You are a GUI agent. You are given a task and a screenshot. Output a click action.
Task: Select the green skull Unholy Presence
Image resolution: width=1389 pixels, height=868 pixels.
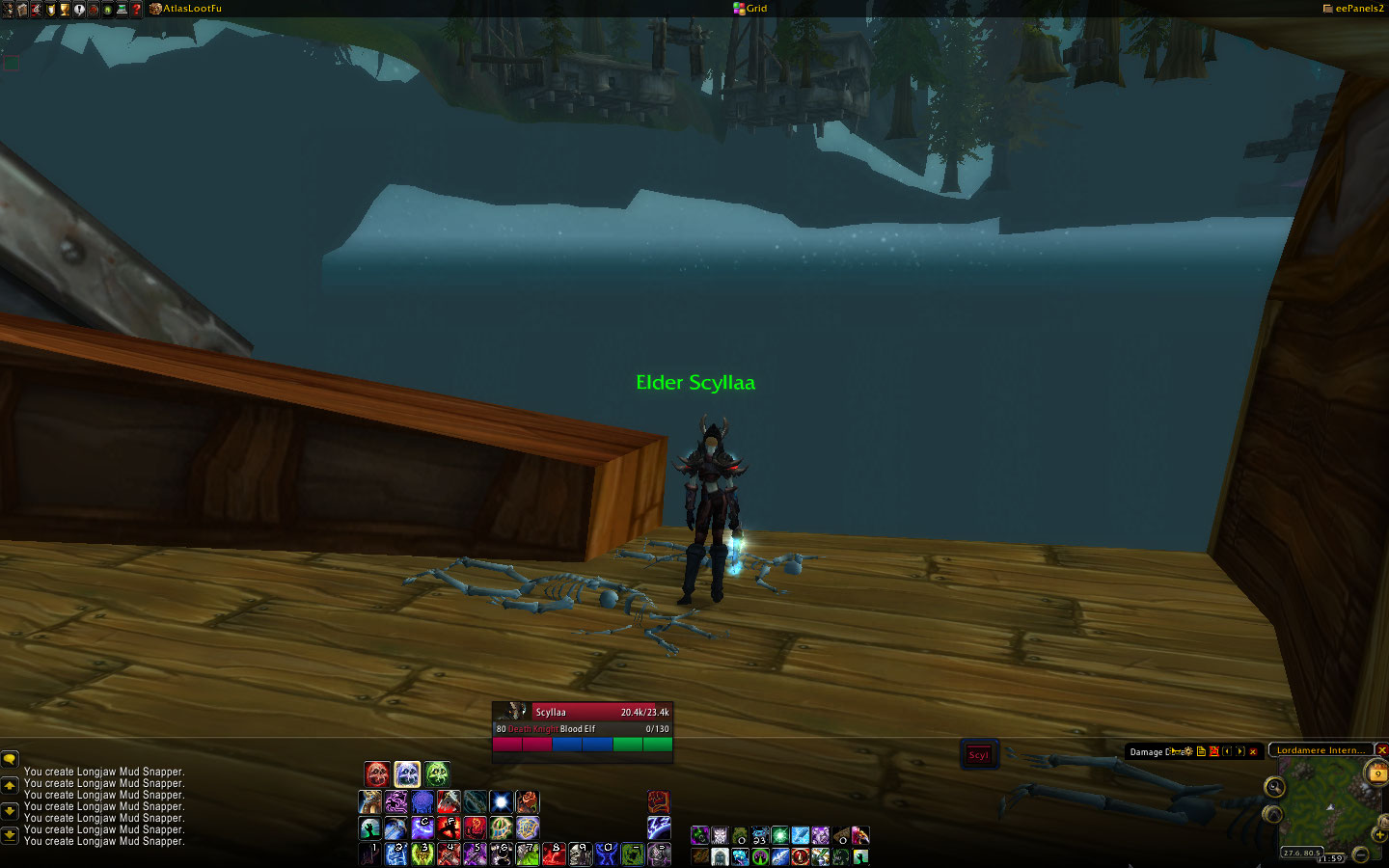click(437, 773)
